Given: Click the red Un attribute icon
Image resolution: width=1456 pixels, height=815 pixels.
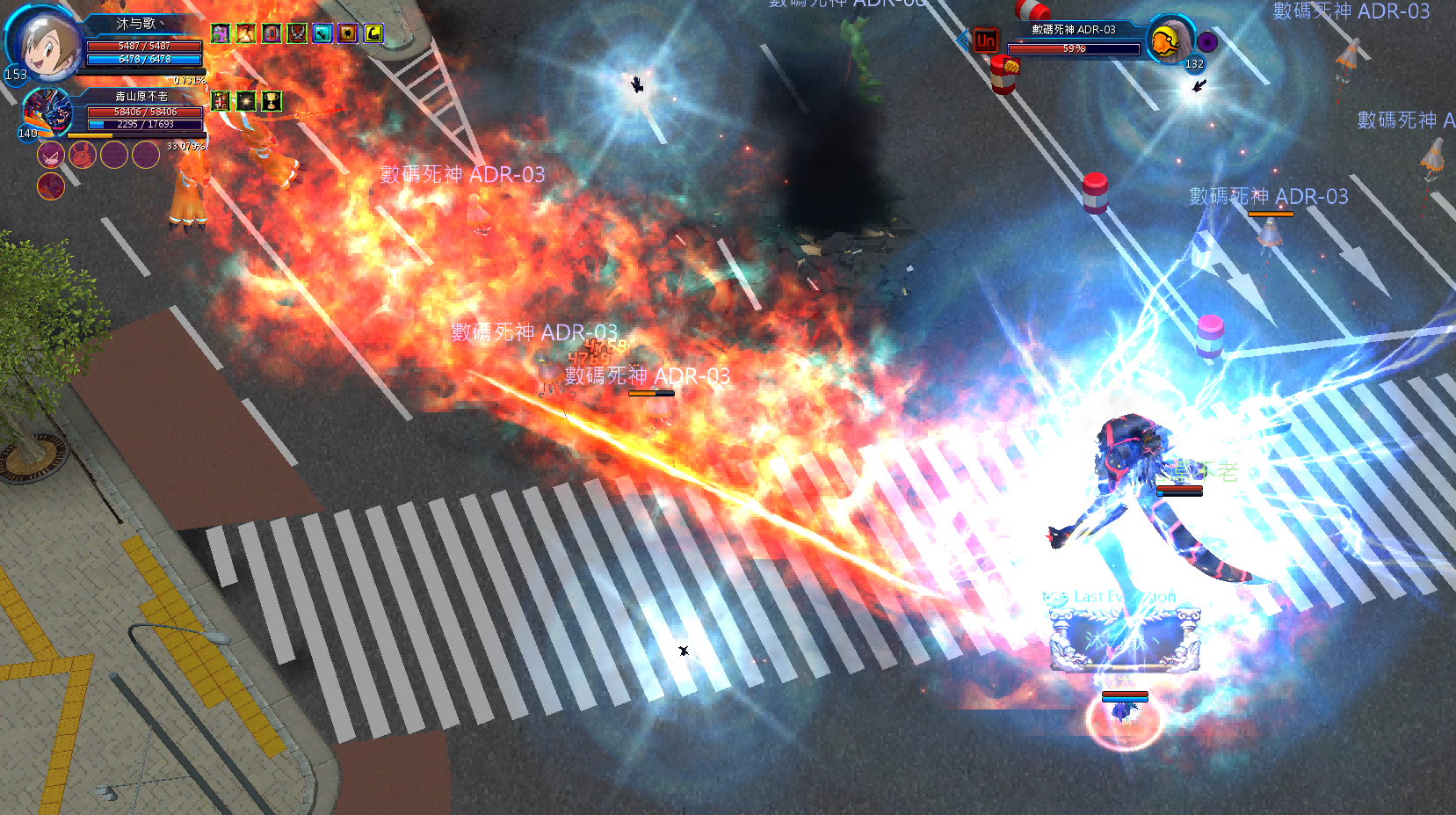Looking at the screenshot, I should pyautogui.click(x=986, y=40).
